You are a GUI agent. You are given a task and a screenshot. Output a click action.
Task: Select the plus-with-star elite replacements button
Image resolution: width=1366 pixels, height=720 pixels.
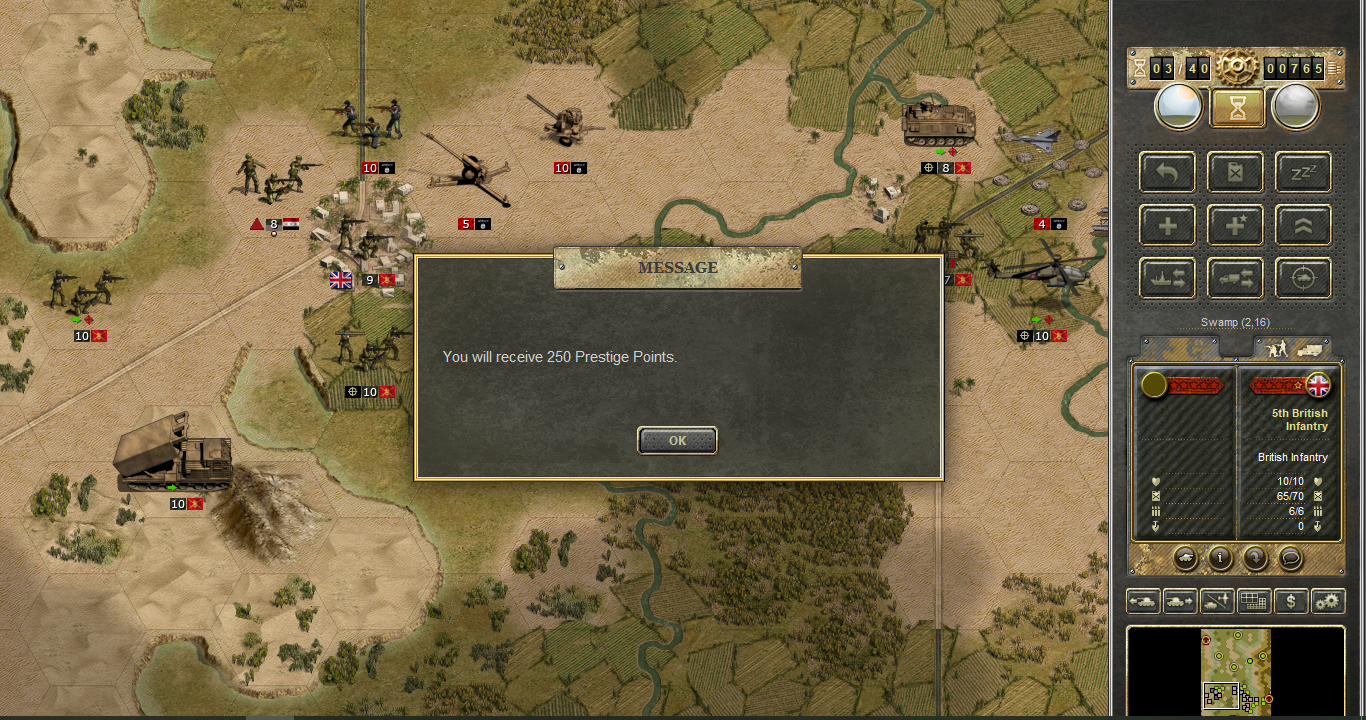[1235, 225]
